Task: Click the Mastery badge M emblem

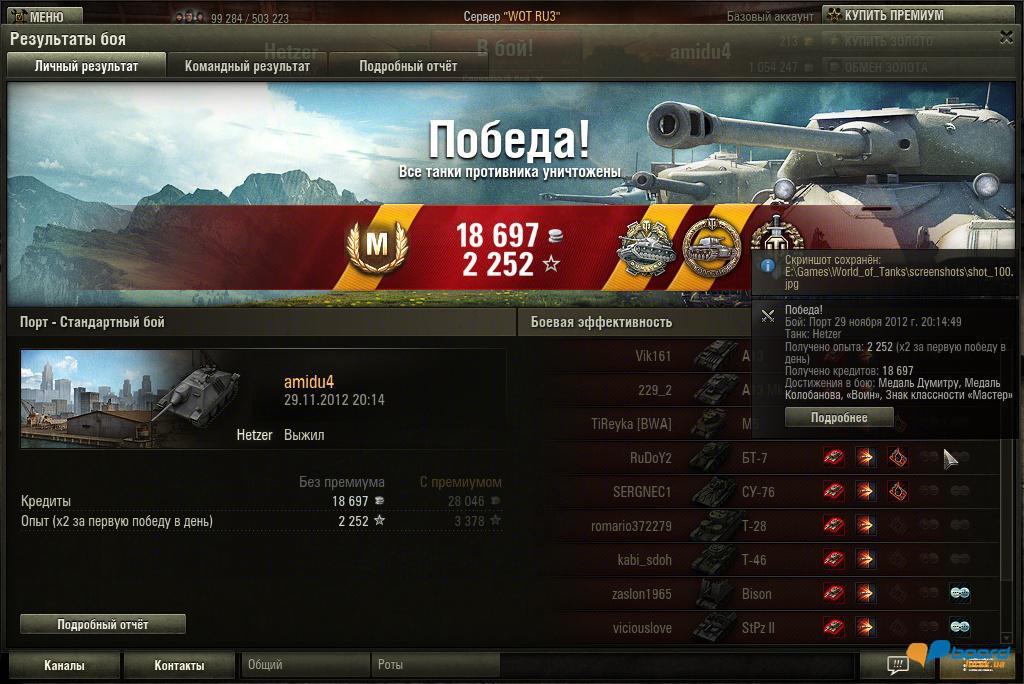Action: point(377,247)
